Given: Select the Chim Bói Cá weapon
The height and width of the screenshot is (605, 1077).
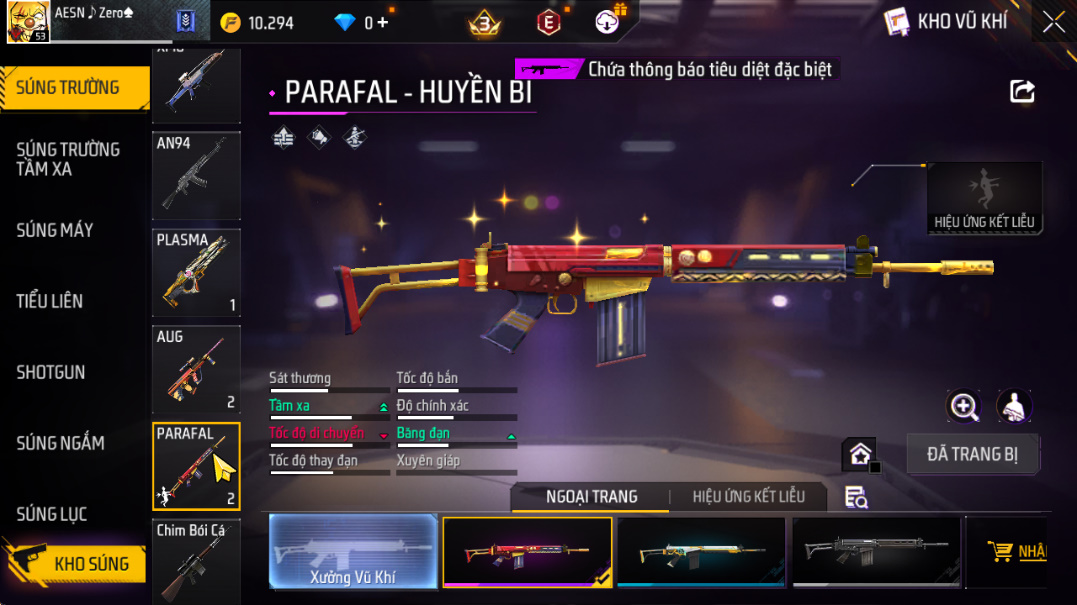Looking at the screenshot, I should click(196, 561).
